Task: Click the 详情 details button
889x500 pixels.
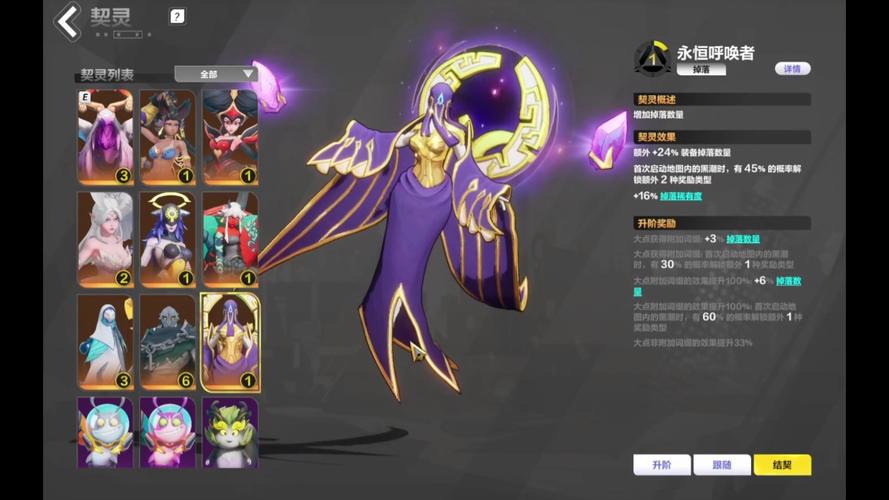Action: tap(792, 69)
